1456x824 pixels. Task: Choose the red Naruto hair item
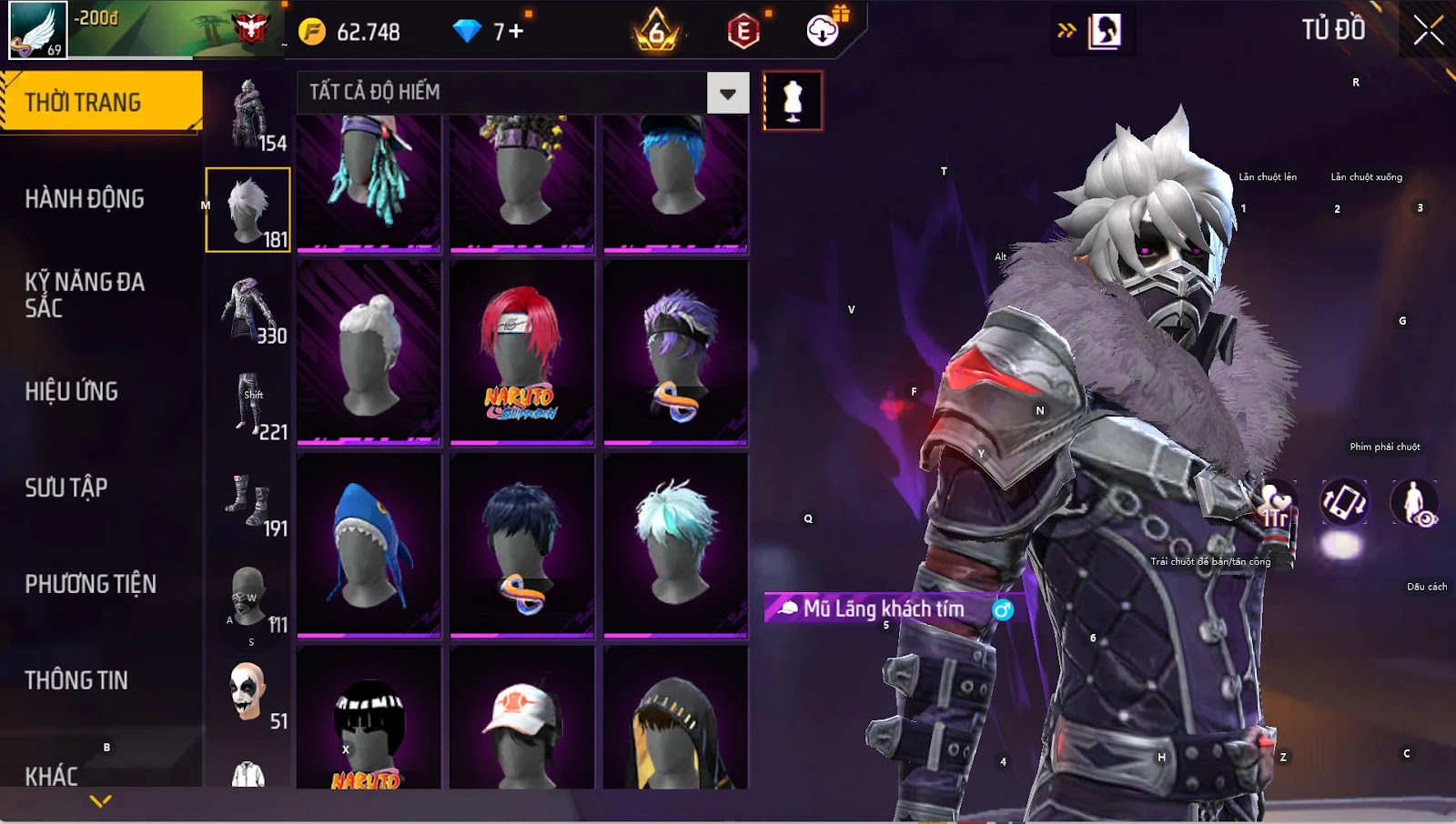click(521, 353)
